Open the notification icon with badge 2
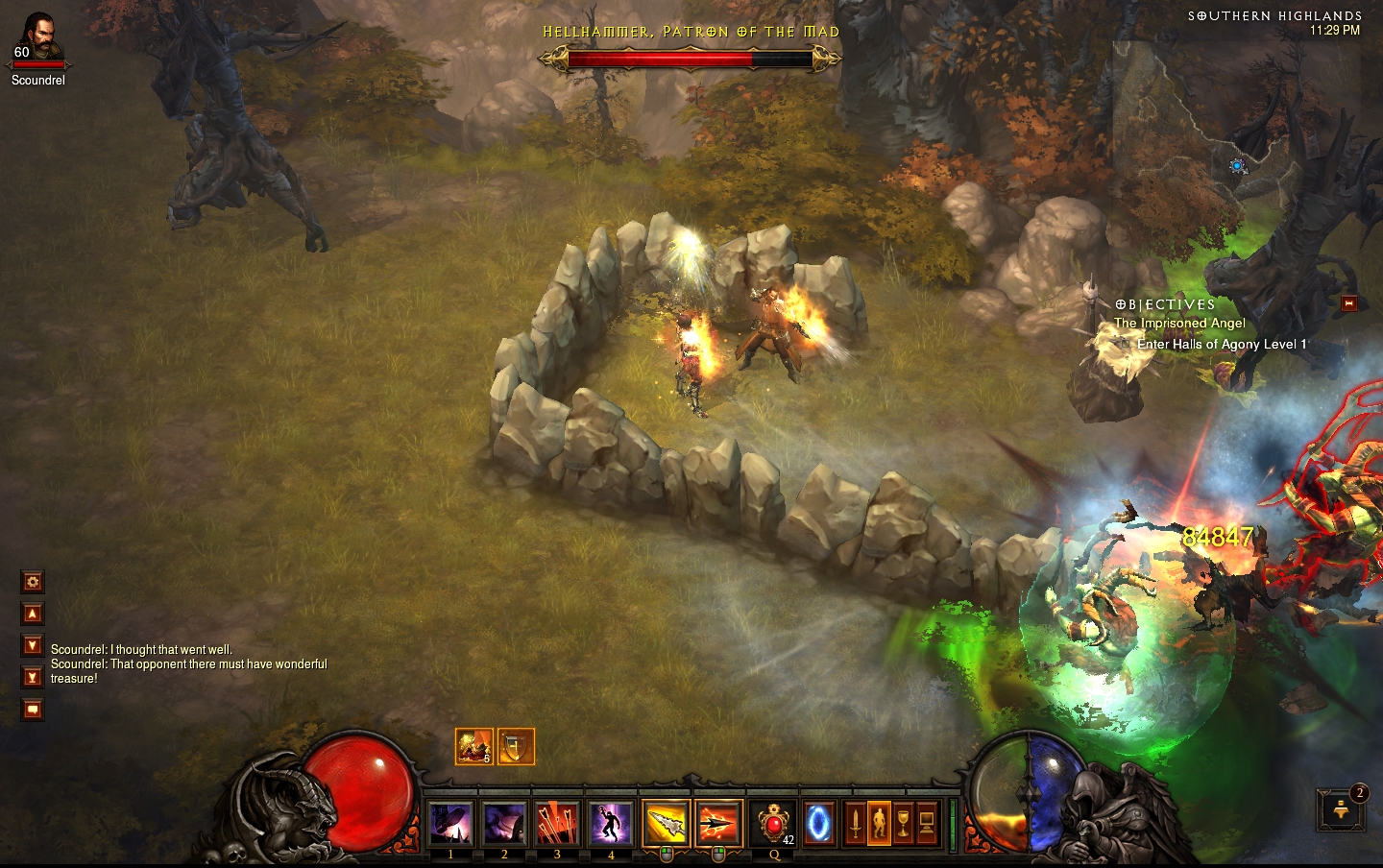This screenshot has width=1383, height=868. (x=1342, y=809)
